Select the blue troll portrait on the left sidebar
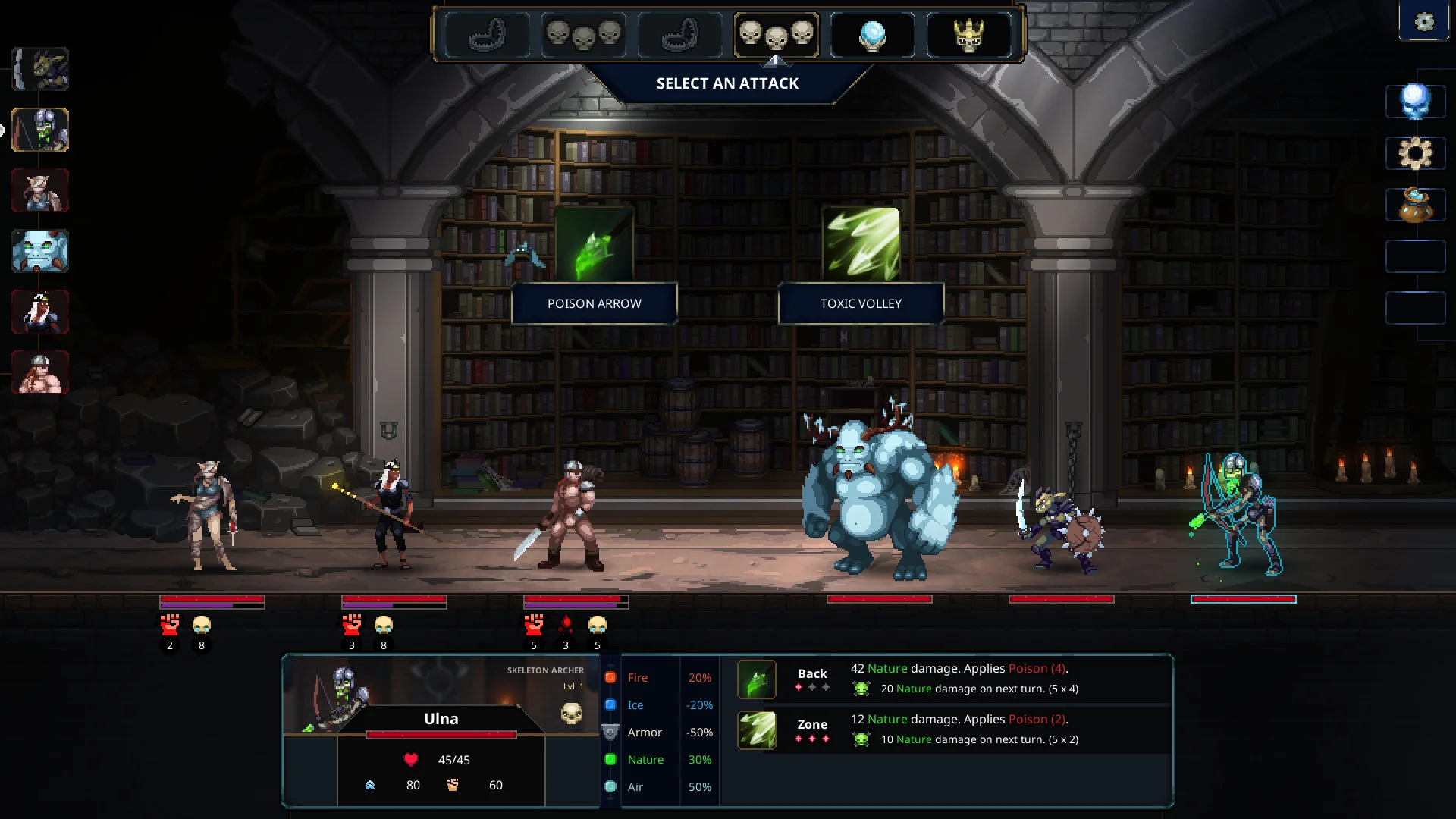1456x819 pixels. coord(40,251)
